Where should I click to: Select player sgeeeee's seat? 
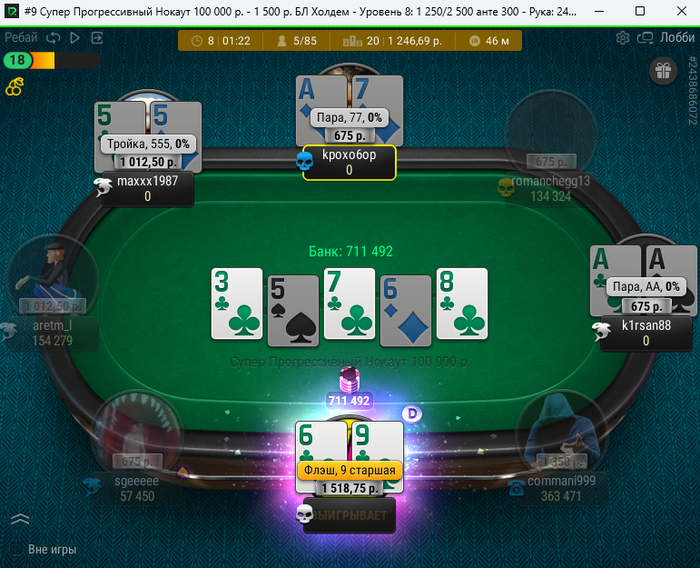[137, 435]
